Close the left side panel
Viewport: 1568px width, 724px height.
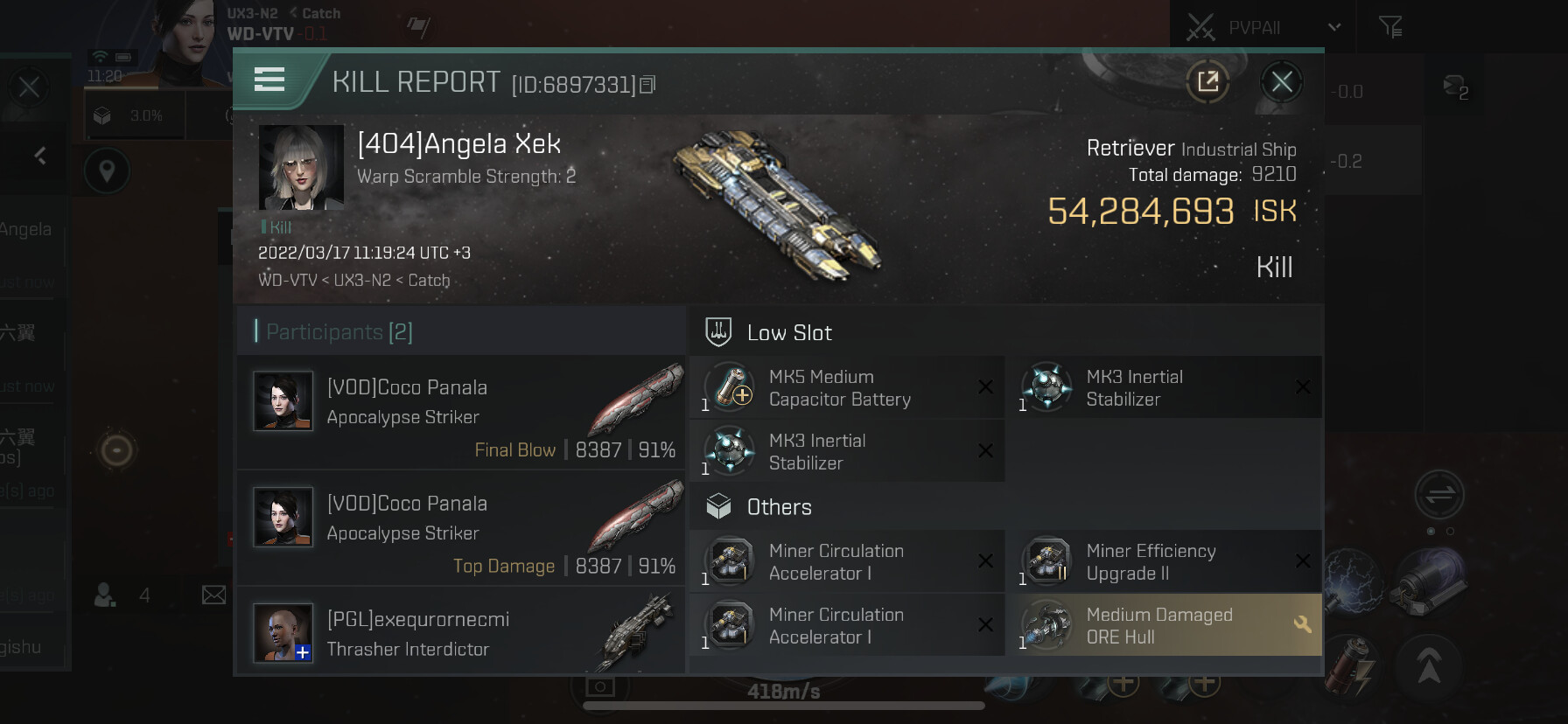(29, 87)
